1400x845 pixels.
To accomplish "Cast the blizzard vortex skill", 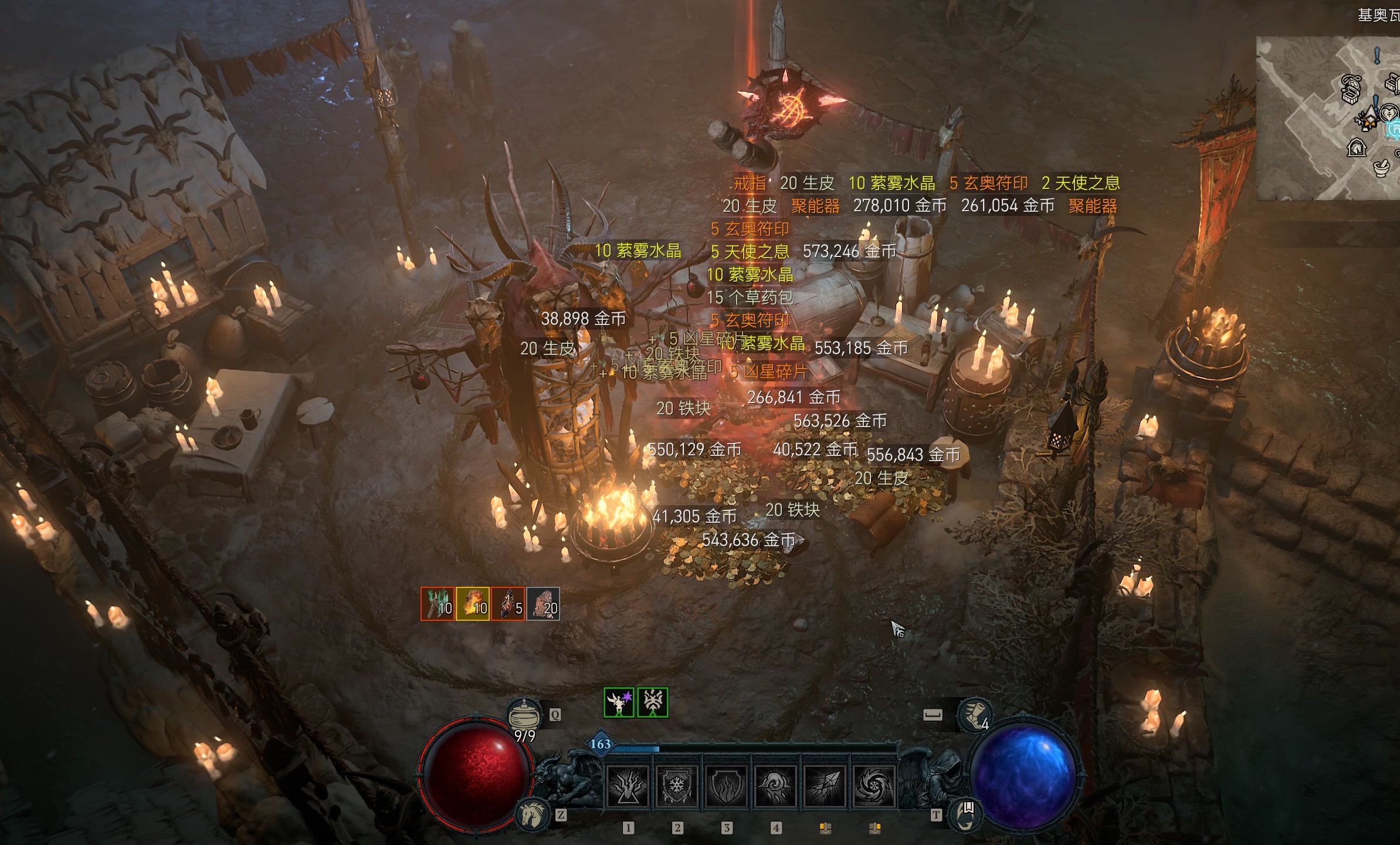I will click(x=873, y=787).
